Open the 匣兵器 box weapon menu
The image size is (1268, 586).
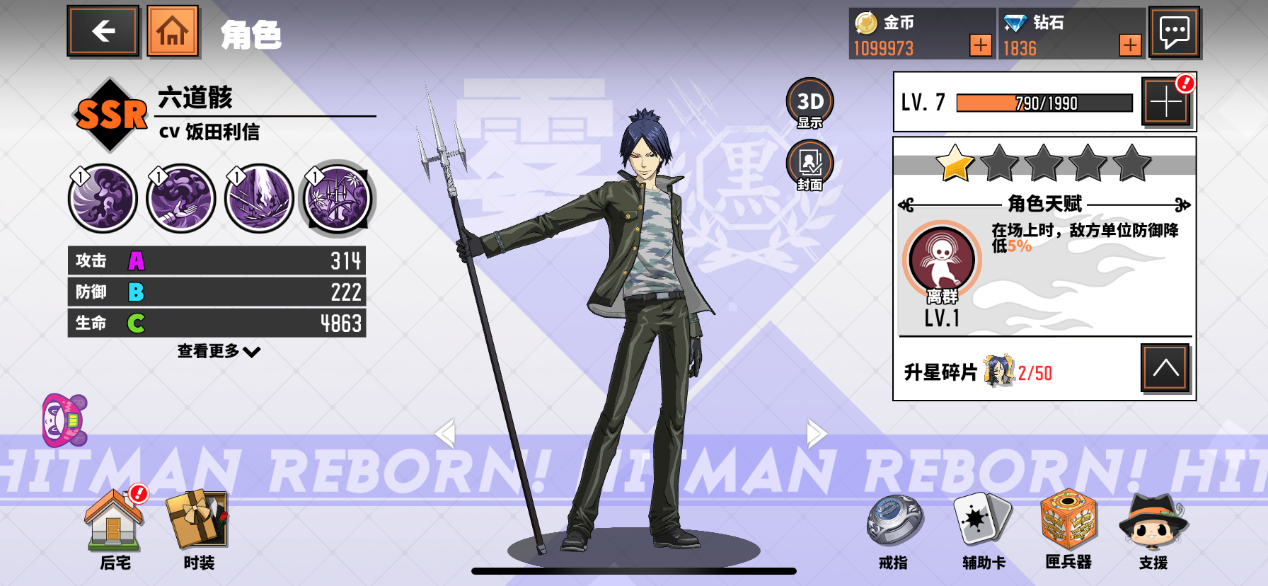(x=1069, y=528)
